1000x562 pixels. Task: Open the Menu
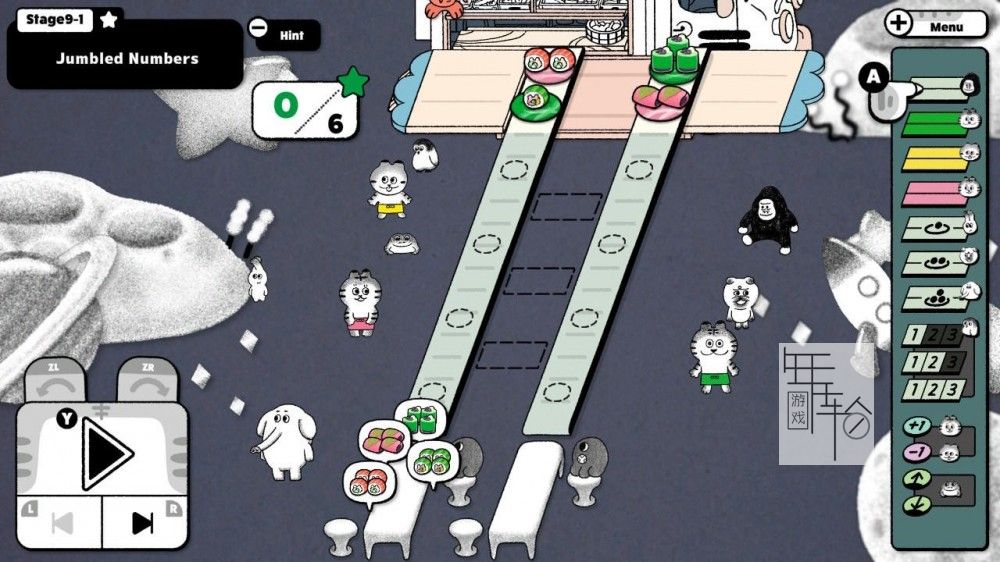[936, 26]
